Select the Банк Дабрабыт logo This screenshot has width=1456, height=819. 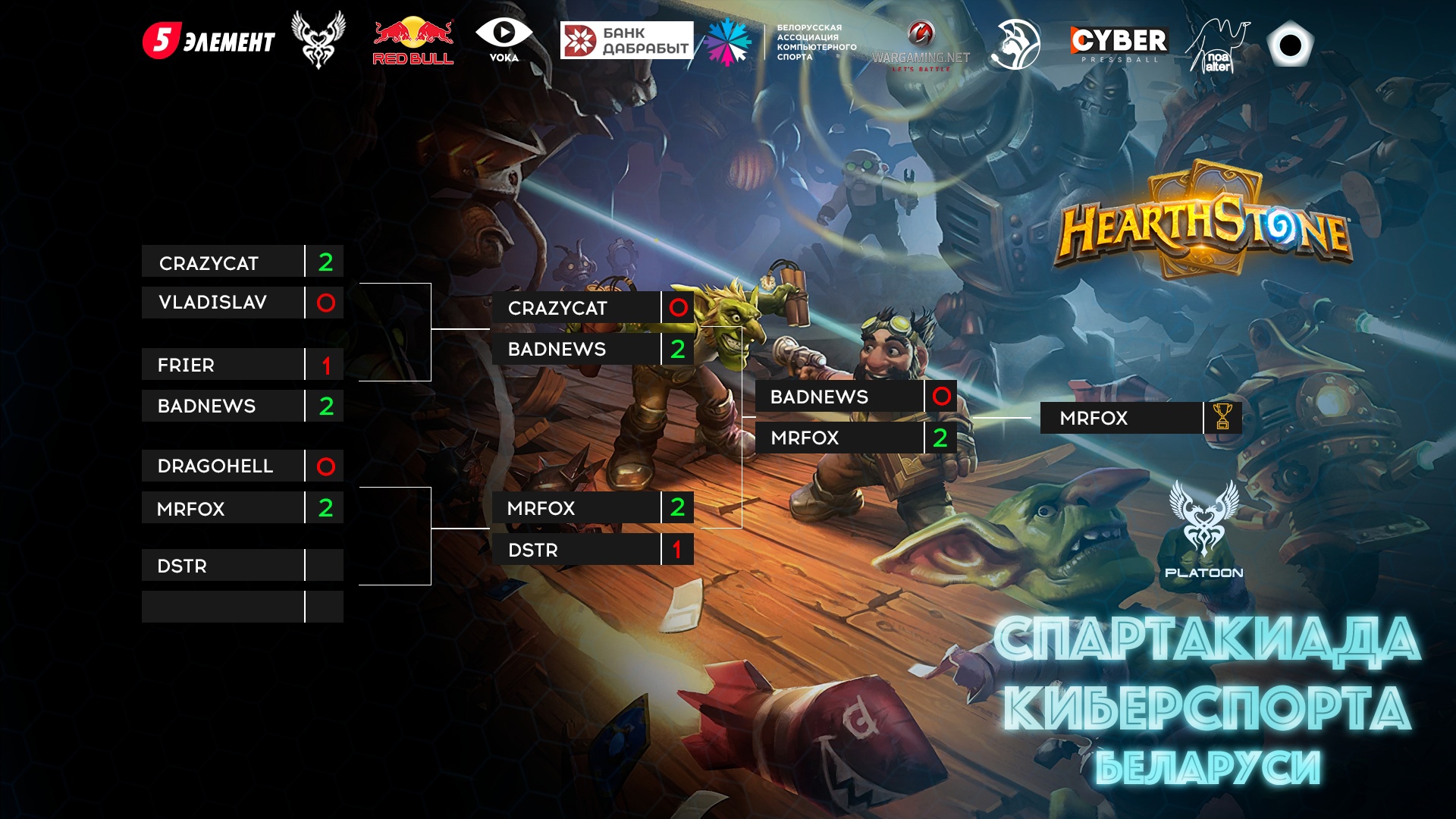626,40
